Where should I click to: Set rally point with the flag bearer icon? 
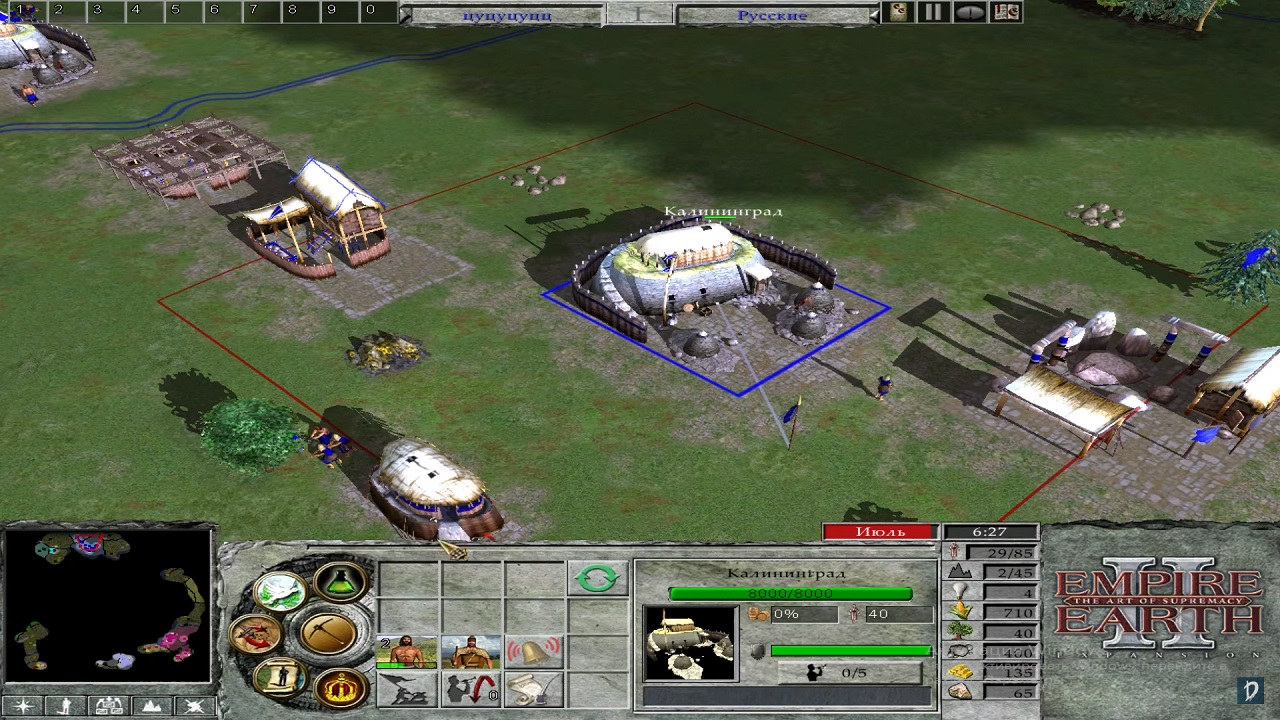[407, 689]
